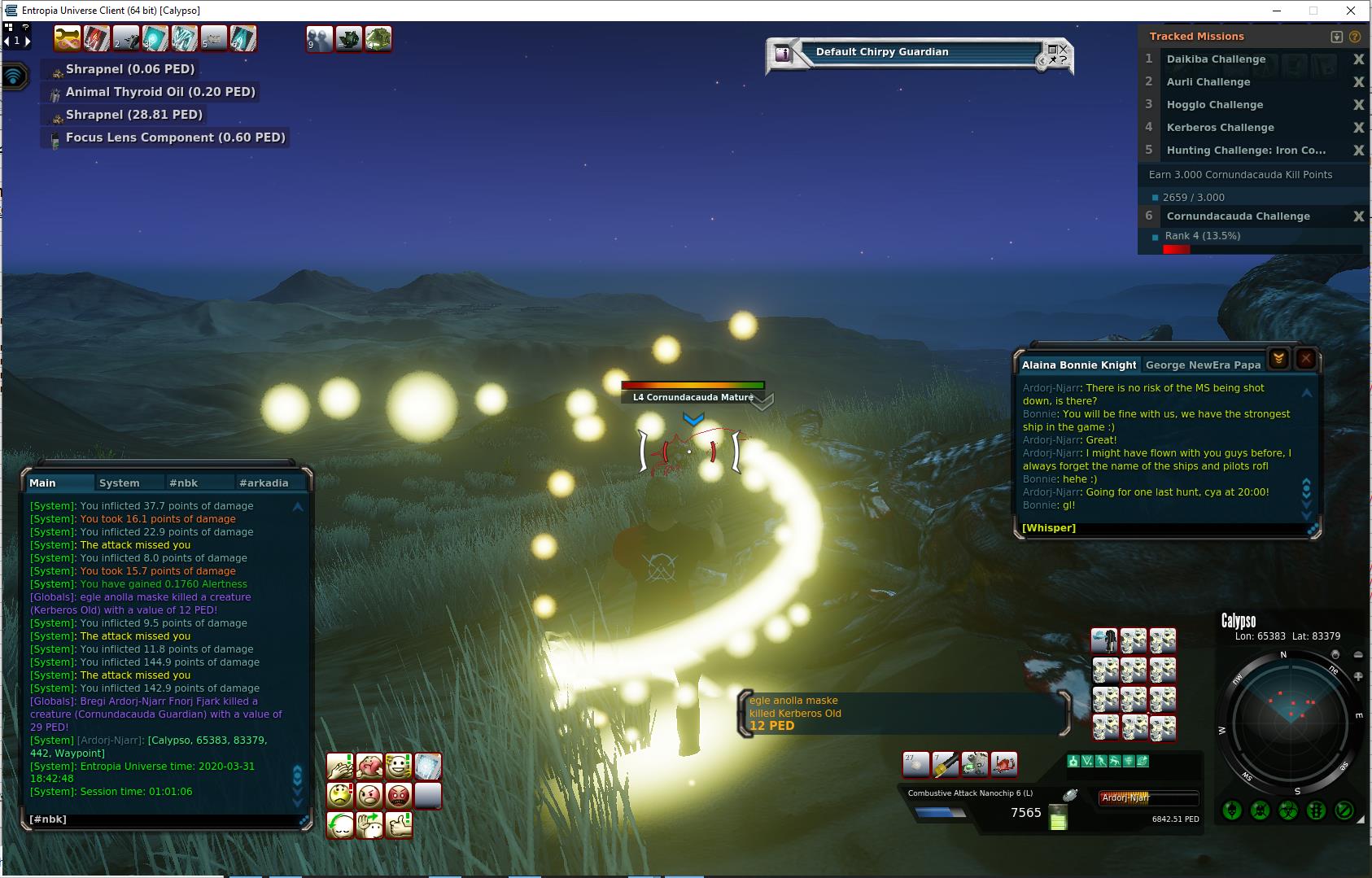Trigger the angry red face emote
1372x878 pixels.
[398, 795]
